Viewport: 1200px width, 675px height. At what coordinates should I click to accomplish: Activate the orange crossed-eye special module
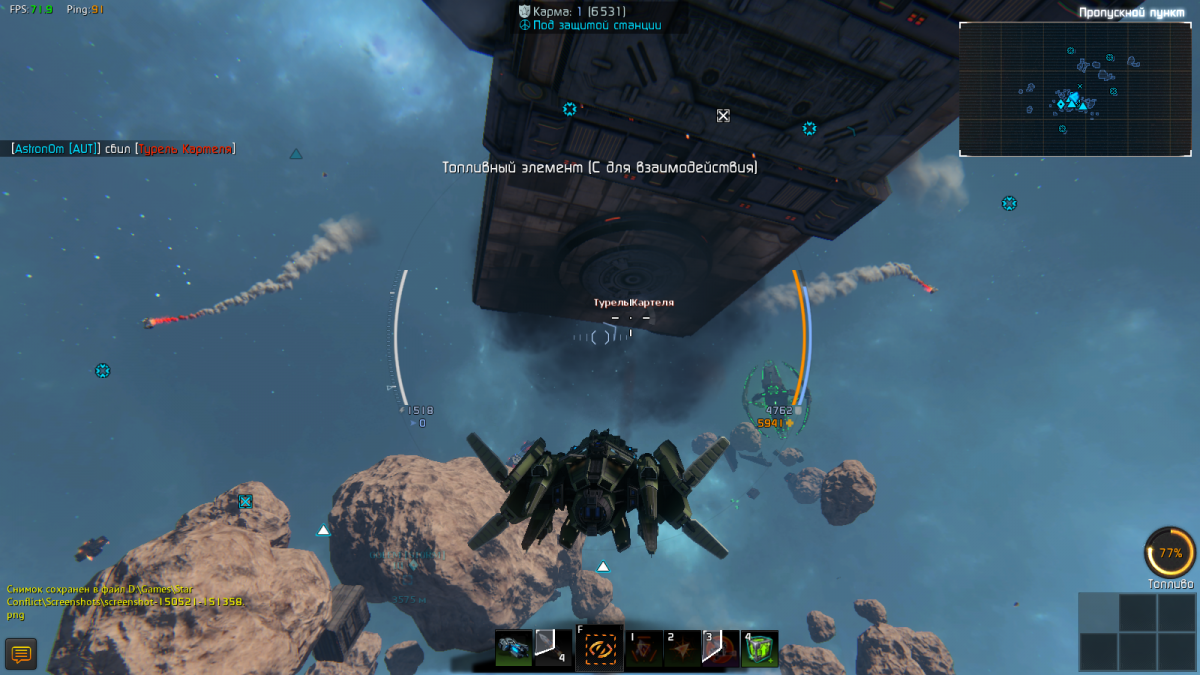click(599, 650)
